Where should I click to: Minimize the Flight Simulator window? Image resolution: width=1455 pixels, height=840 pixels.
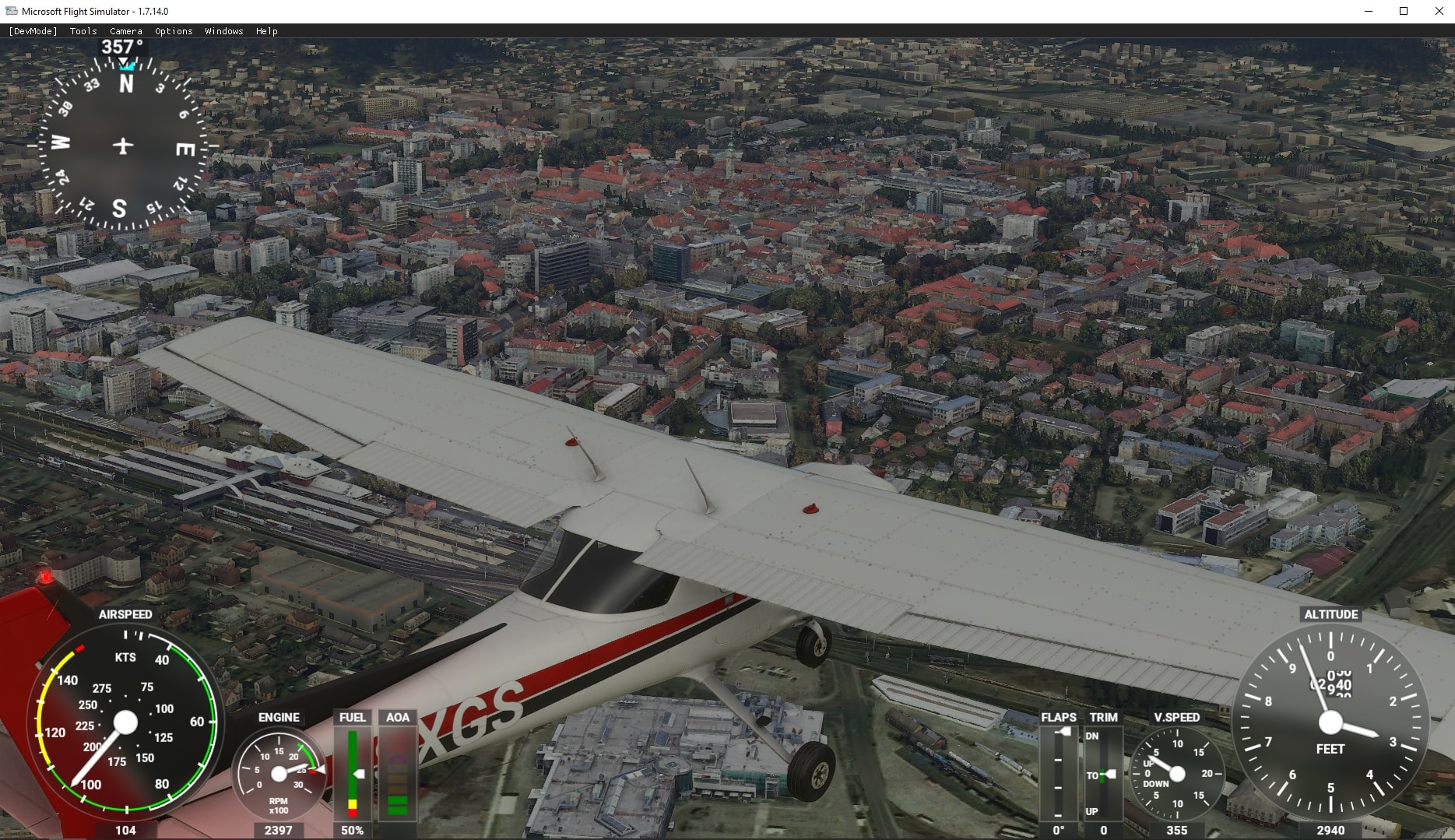coord(1368,11)
